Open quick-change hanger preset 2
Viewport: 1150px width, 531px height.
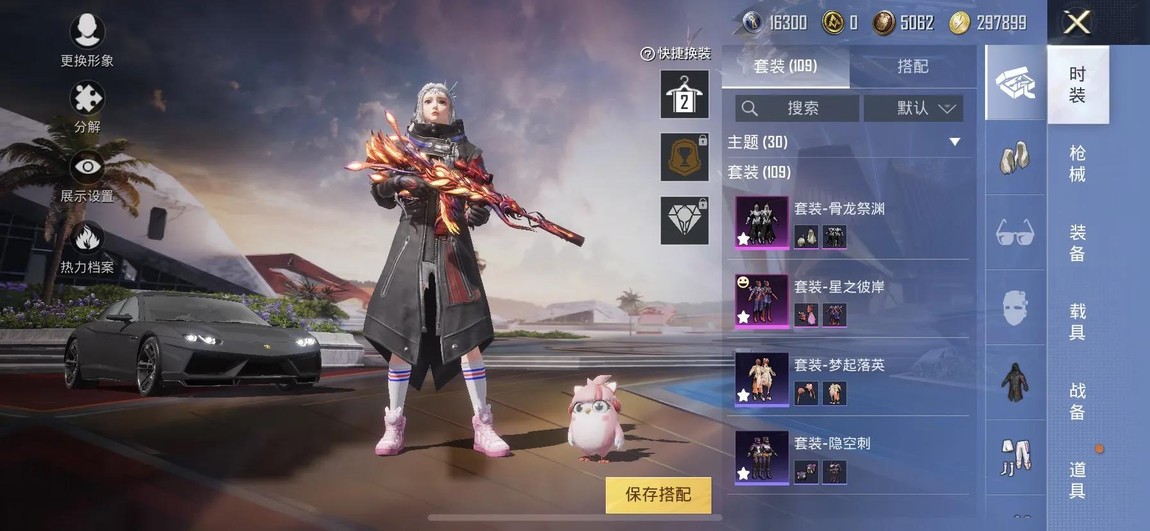[685, 94]
